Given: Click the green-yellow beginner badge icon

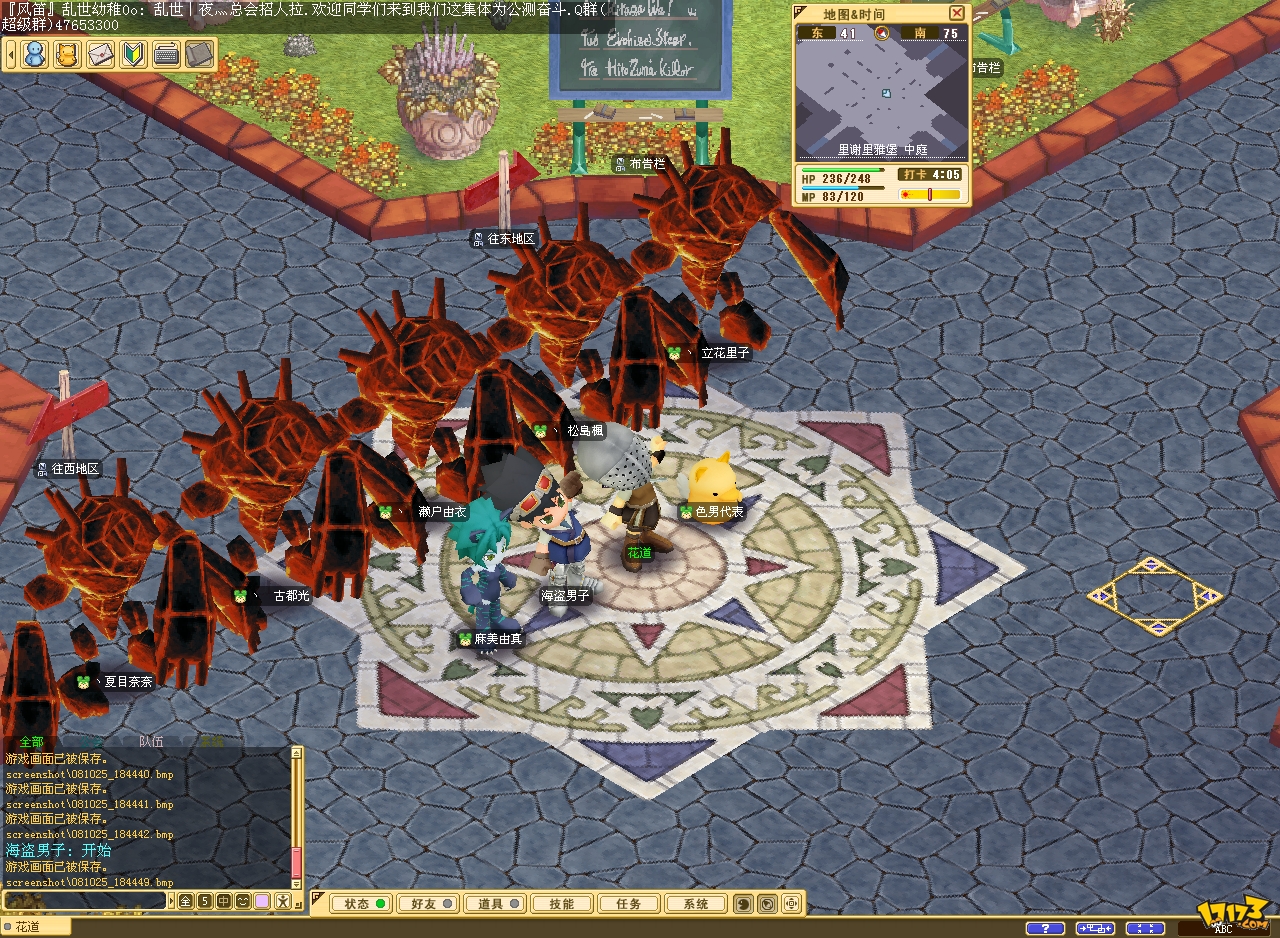Looking at the screenshot, I should pos(134,54).
